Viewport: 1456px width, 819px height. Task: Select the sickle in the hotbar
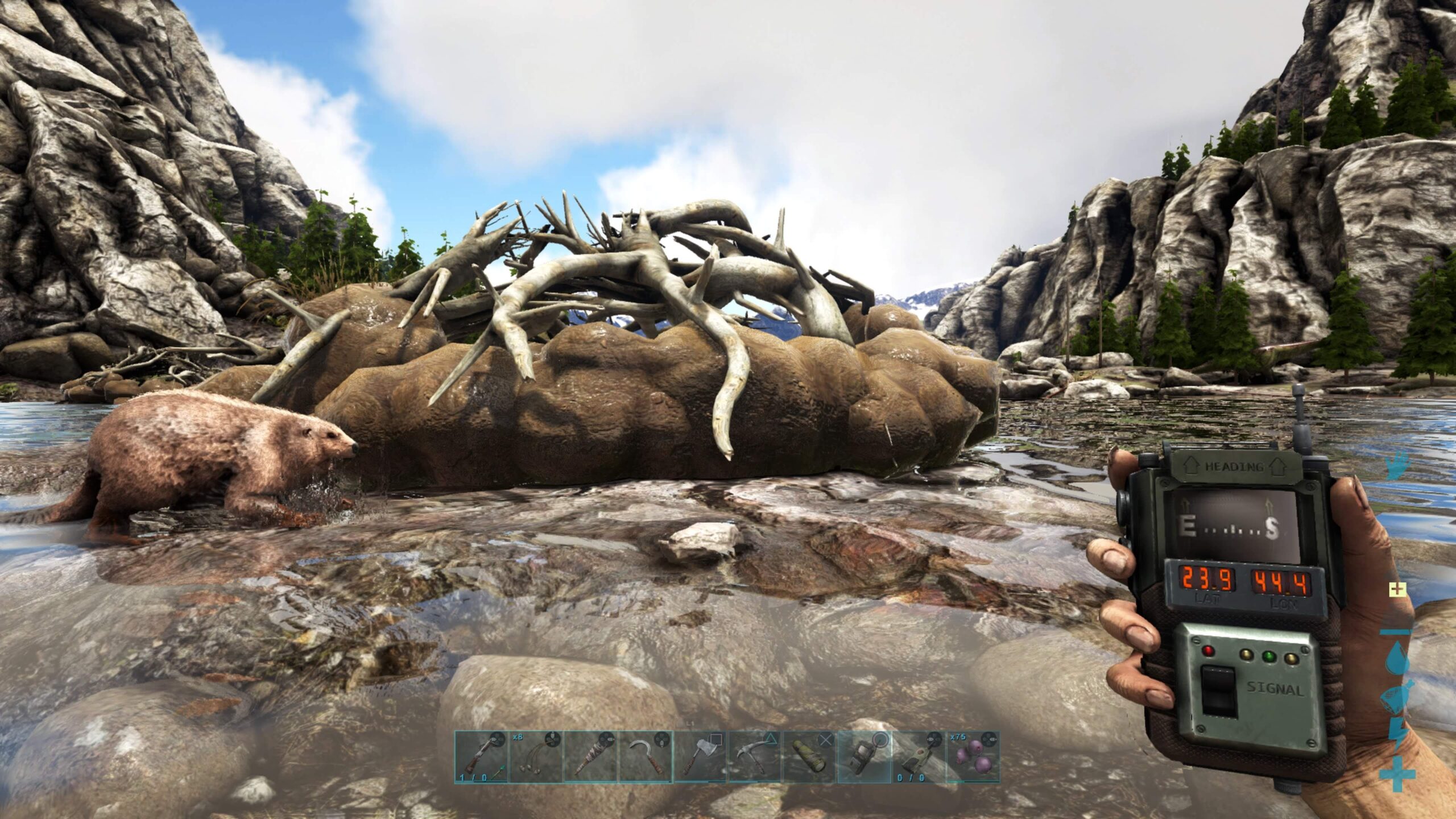[644, 757]
